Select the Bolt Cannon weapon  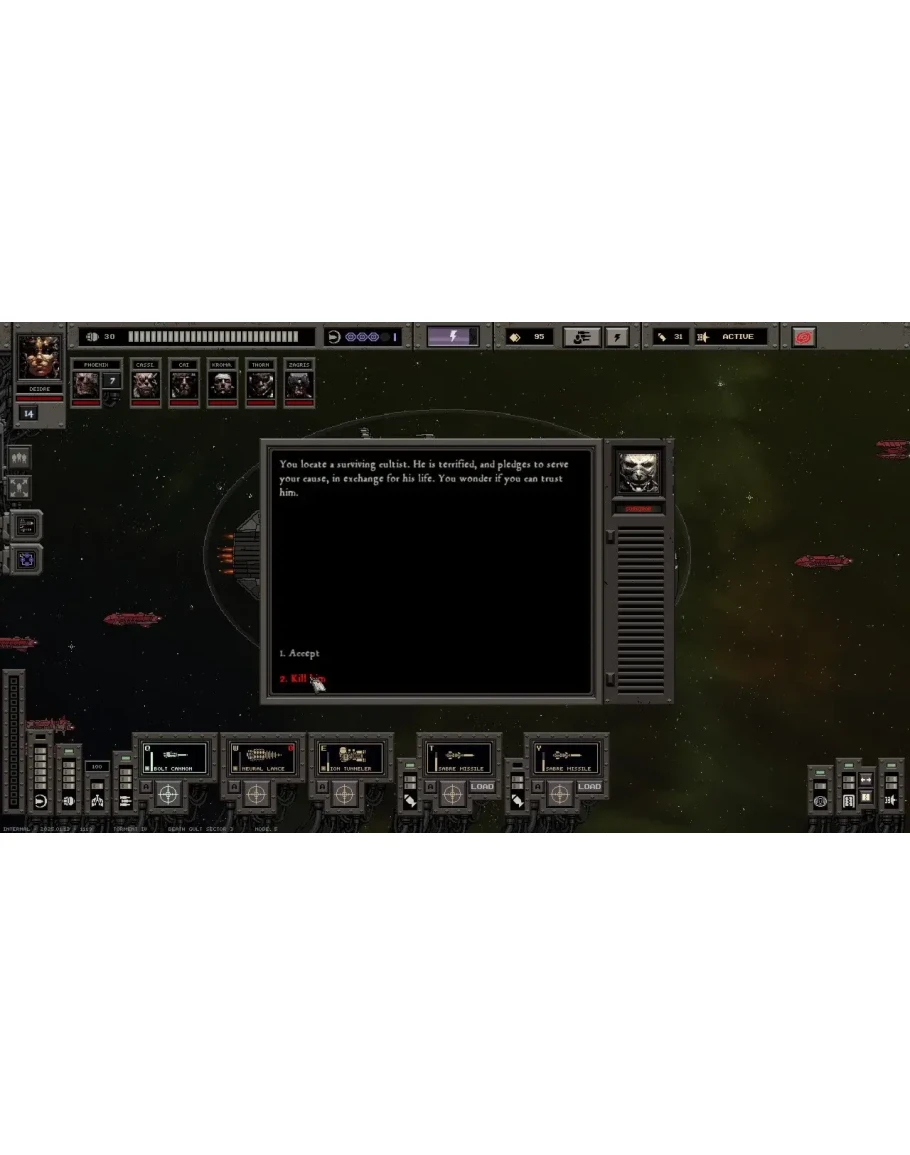tap(175, 757)
